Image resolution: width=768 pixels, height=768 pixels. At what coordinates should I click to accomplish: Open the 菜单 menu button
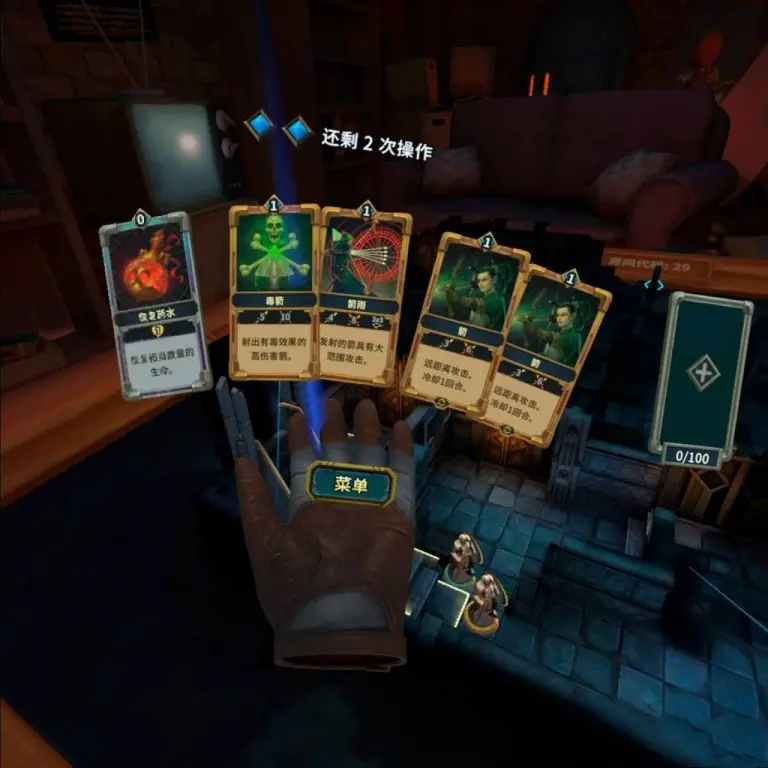[x=351, y=485]
